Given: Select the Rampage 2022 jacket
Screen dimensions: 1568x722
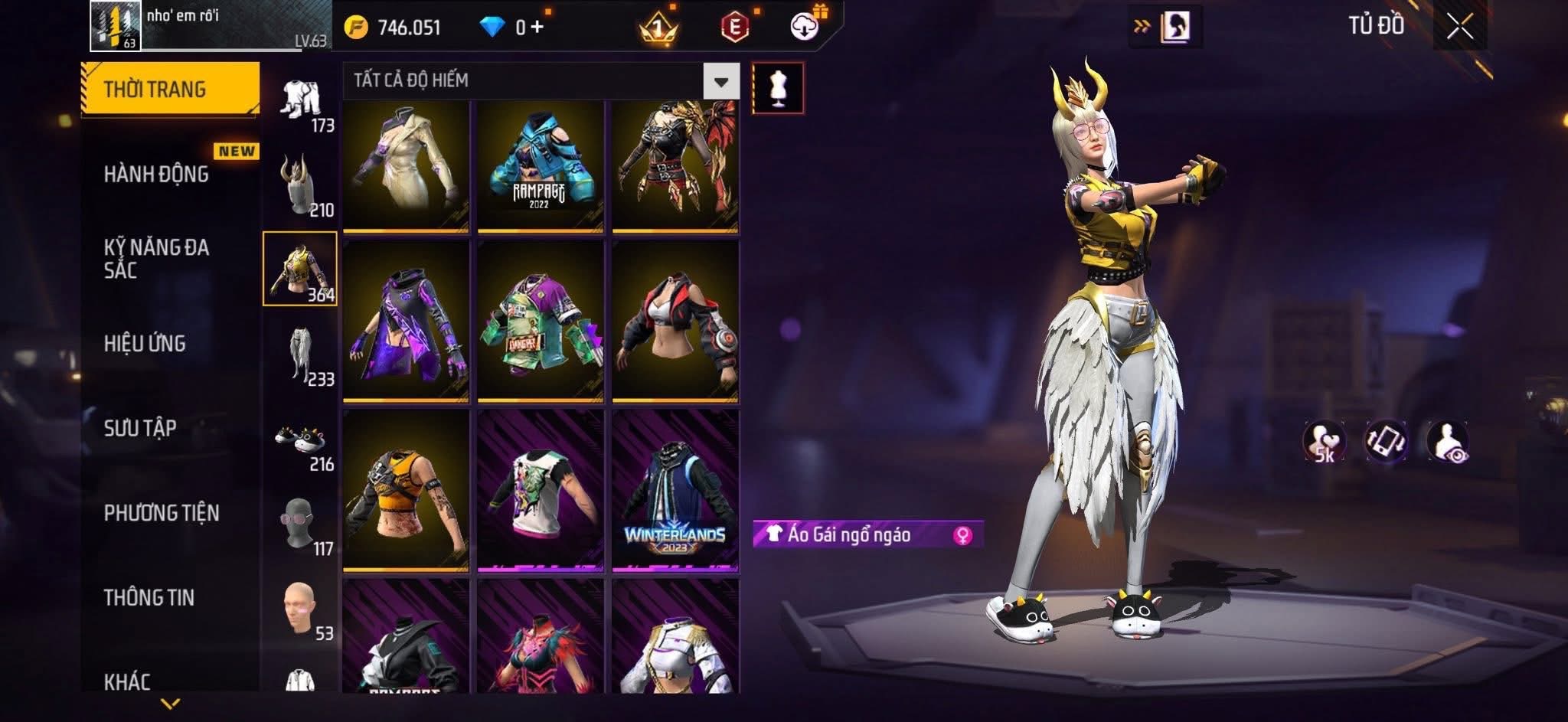Looking at the screenshot, I should [540, 166].
